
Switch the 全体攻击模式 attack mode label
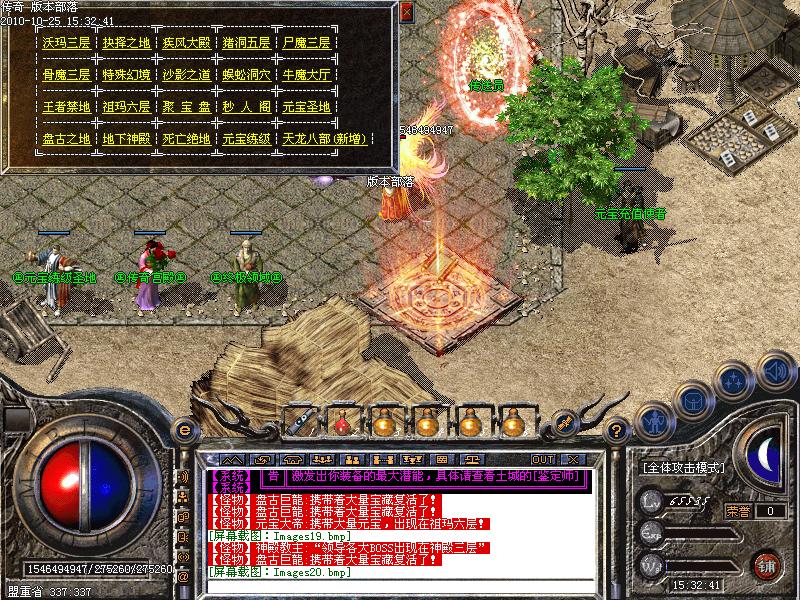pyautogui.click(x=685, y=468)
